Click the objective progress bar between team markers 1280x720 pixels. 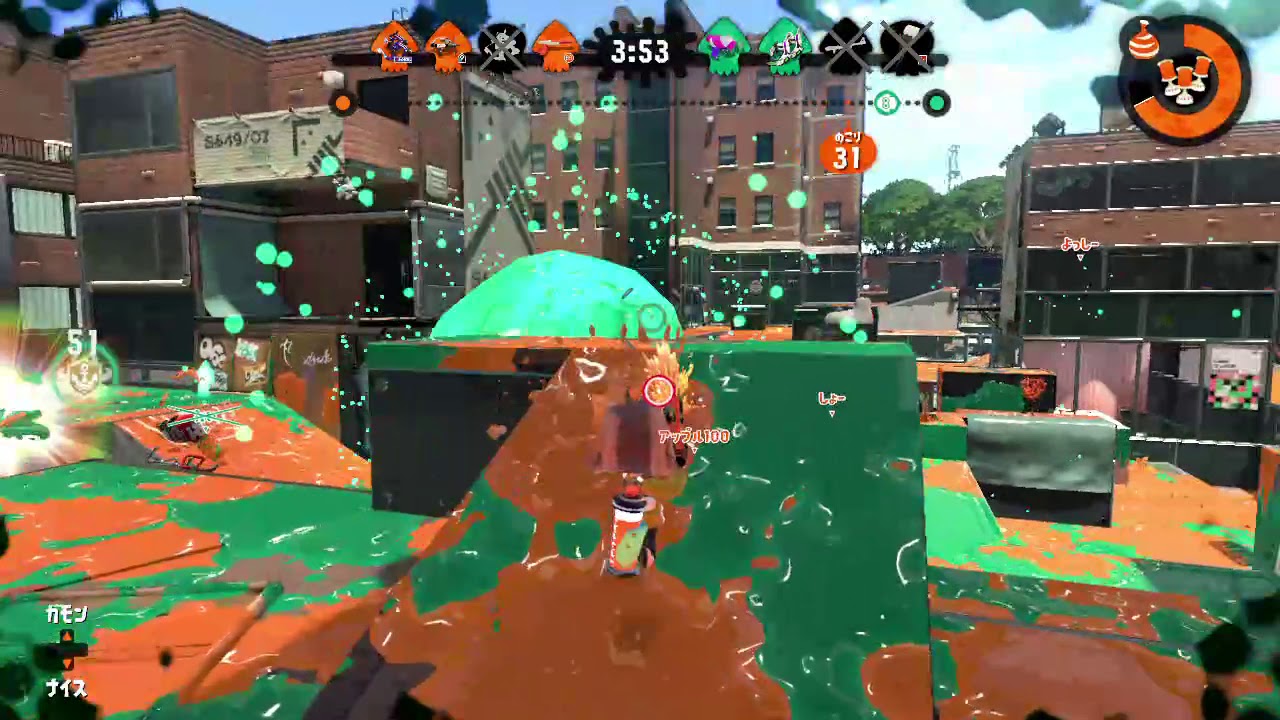click(x=640, y=102)
